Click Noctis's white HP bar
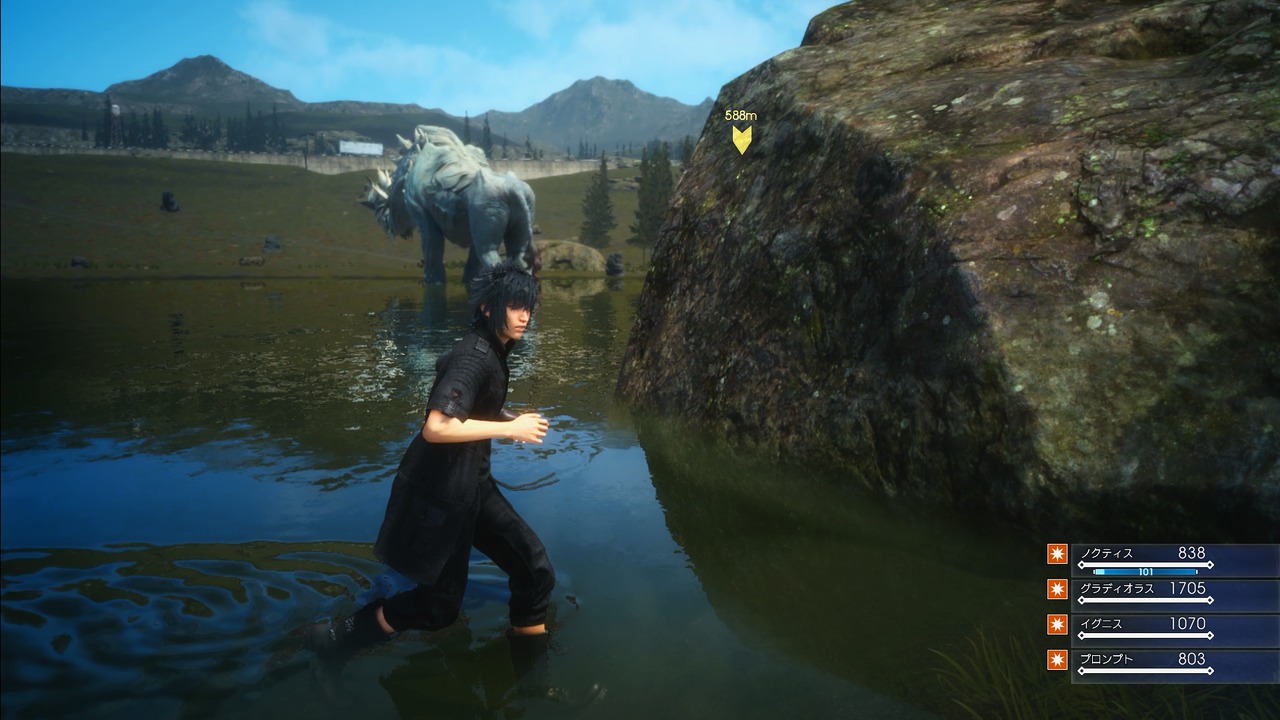 [x=1145, y=565]
